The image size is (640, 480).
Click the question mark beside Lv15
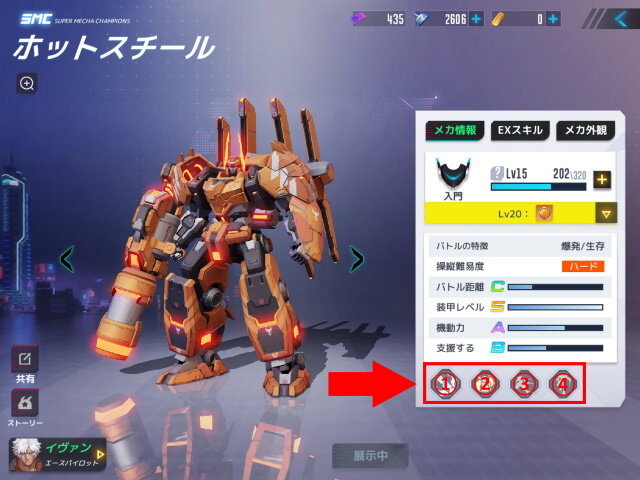tap(497, 172)
